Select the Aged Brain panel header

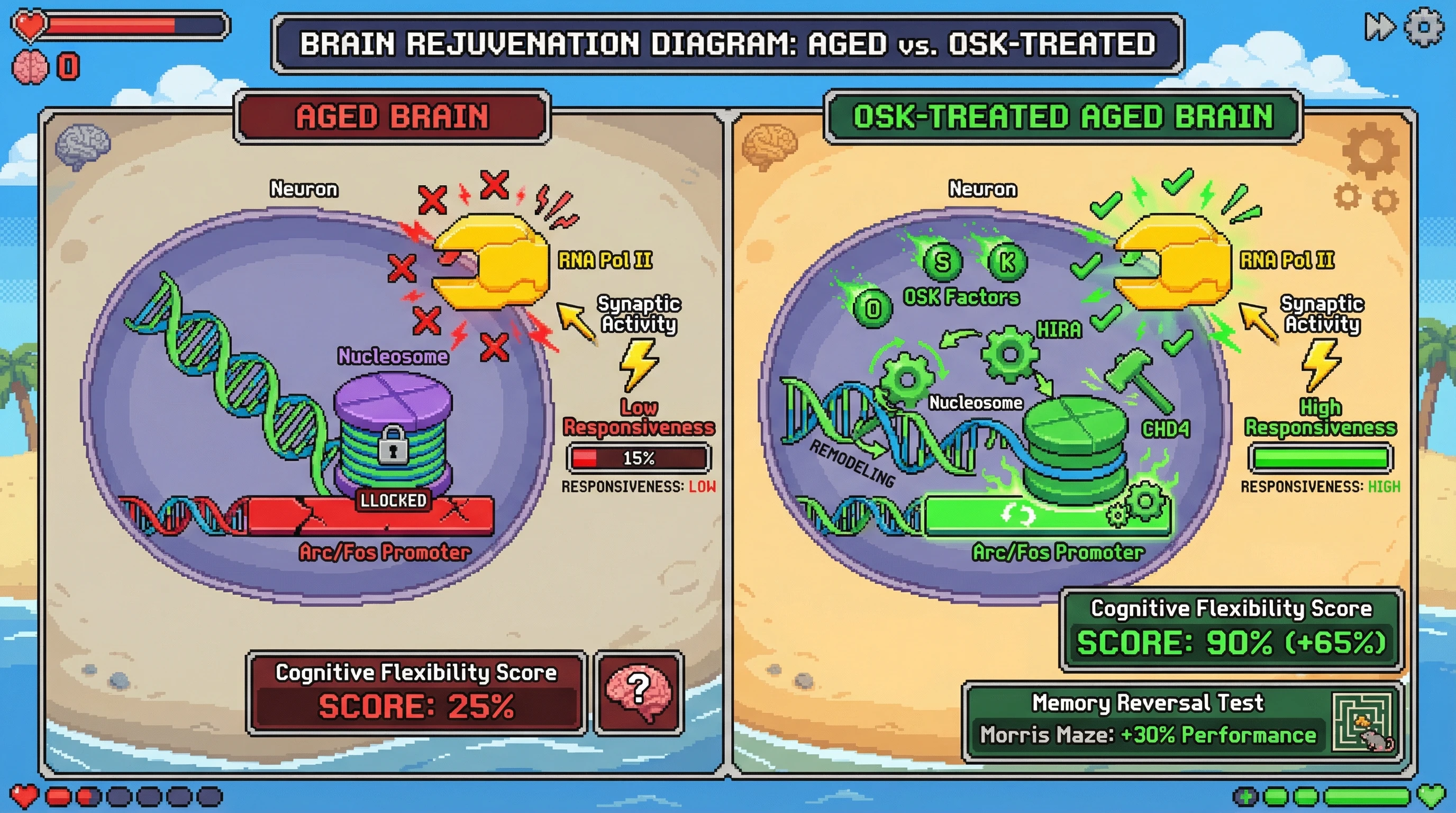392,116
